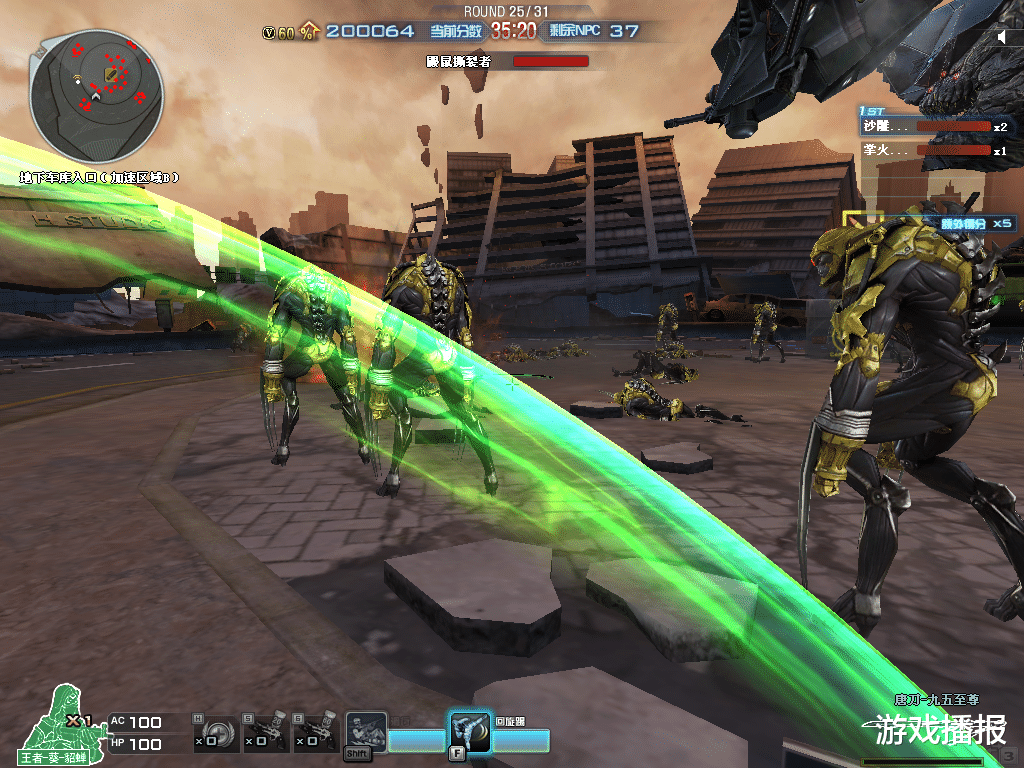Toggle the white speaker sound icon
This screenshot has width=1024, height=768.
click(1002, 38)
